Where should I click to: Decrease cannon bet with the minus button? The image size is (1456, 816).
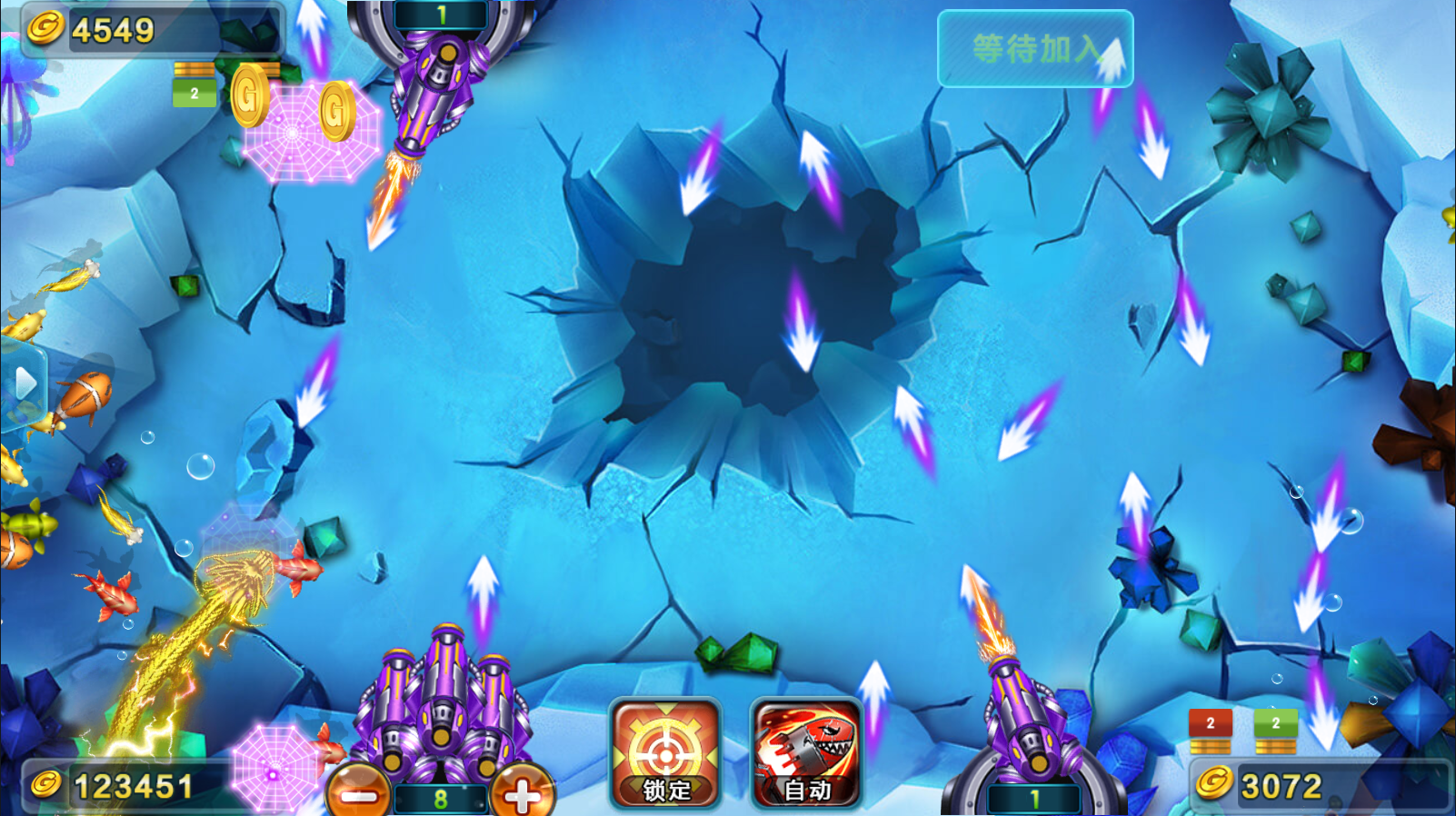pyautogui.click(x=359, y=794)
